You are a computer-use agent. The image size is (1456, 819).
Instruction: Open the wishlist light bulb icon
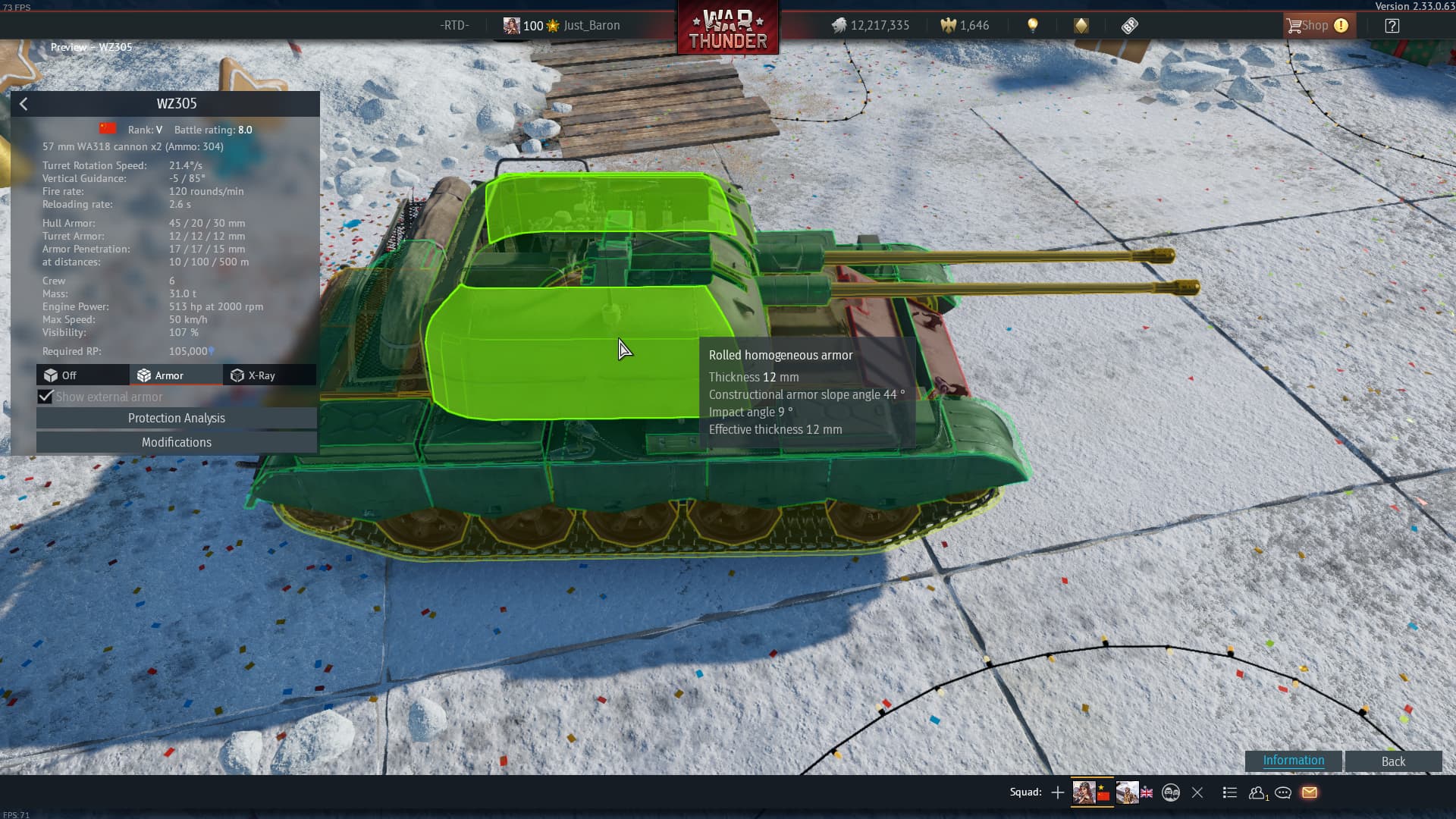[1034, 25]
